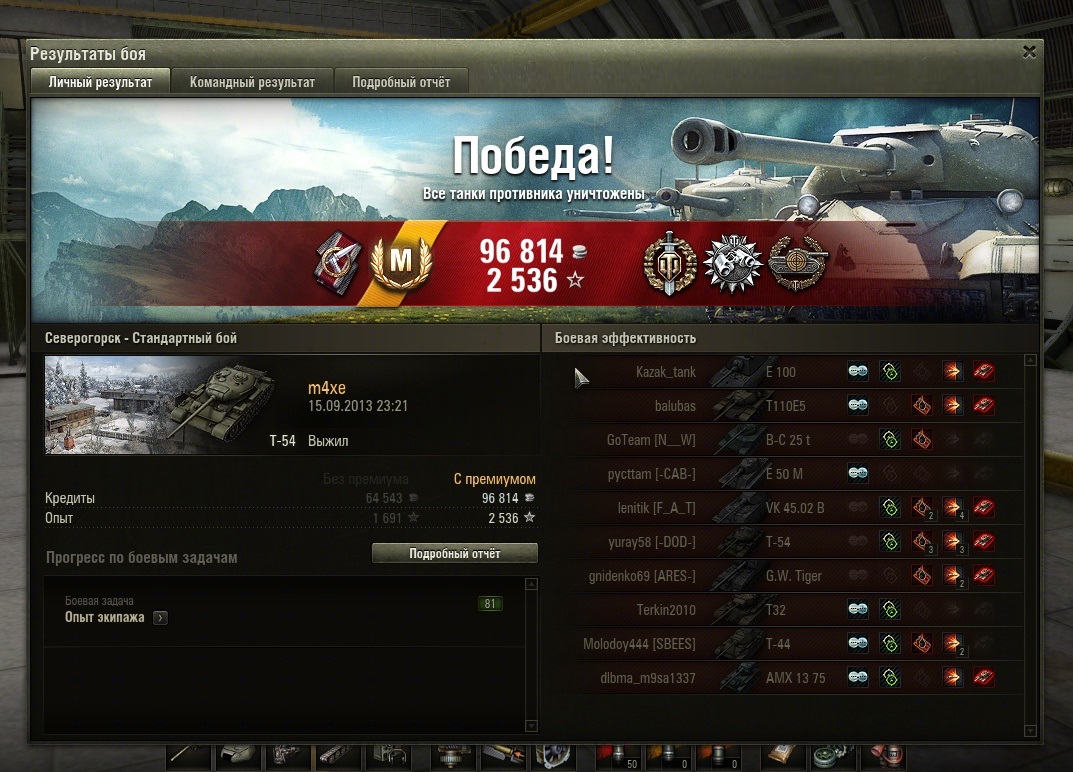The height and width of the screenshot is (772, 1073).
Task: Pick the lenitik VK 45.02 B row
Action: click(790, 508)
